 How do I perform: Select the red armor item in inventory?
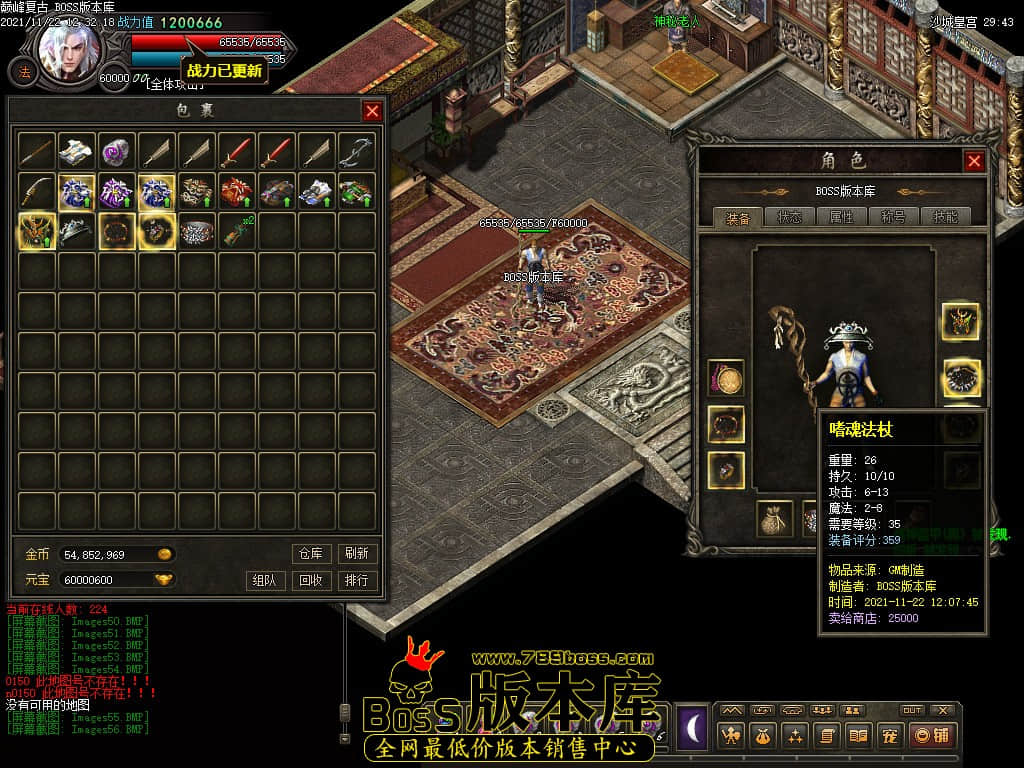[237, 191]
